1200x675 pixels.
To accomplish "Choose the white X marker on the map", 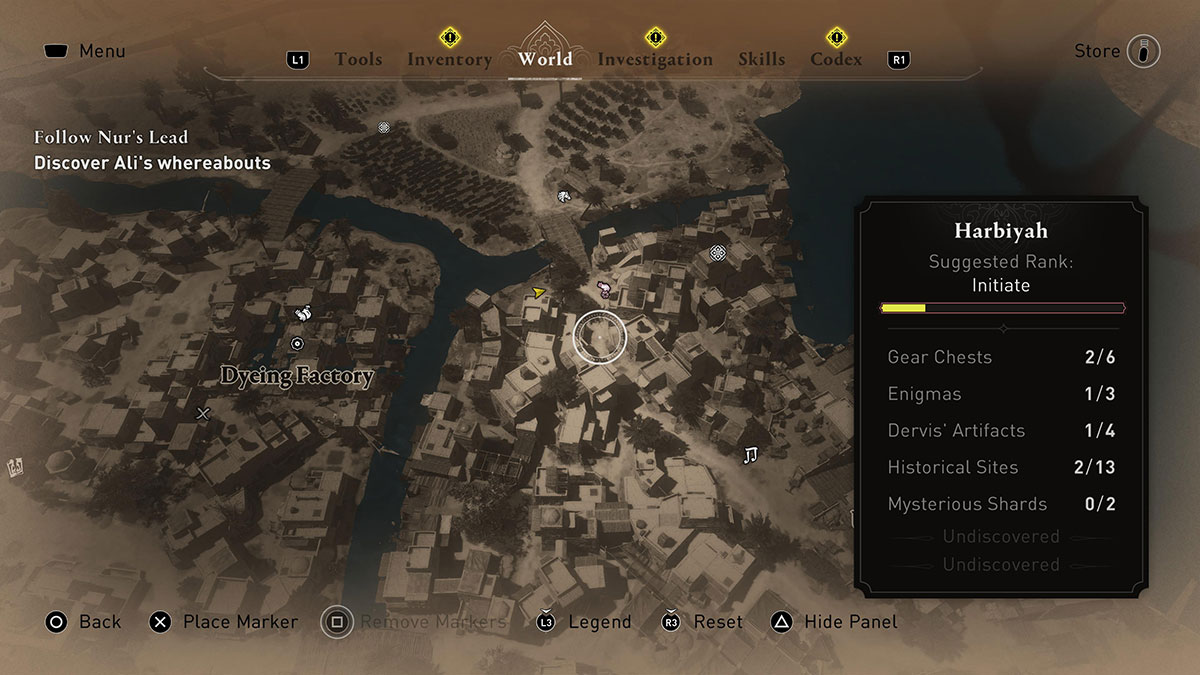I will click(204, 413).
